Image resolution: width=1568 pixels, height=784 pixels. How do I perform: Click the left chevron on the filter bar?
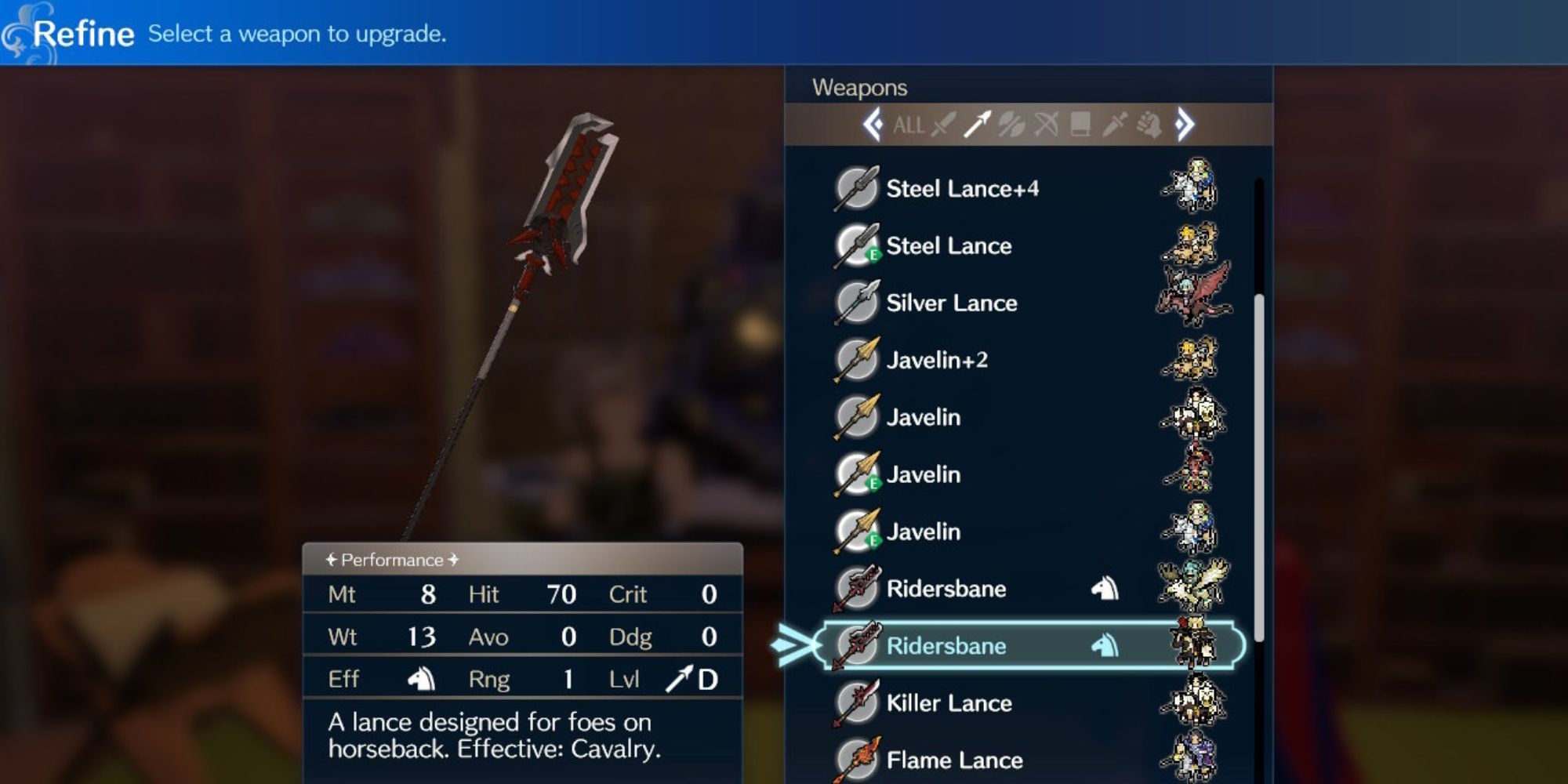click(x=873, y=125)
